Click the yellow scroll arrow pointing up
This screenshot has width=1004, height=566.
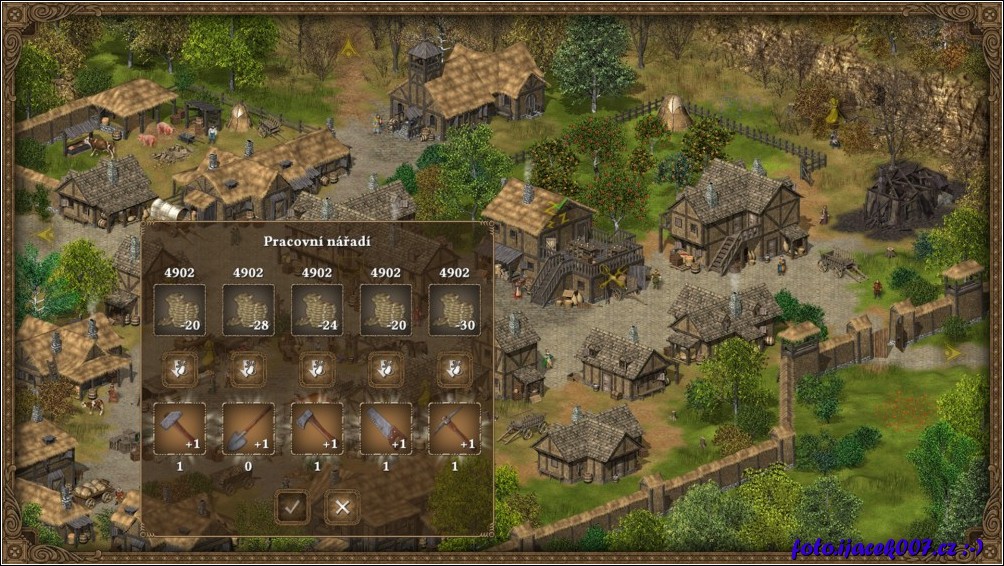348,47
